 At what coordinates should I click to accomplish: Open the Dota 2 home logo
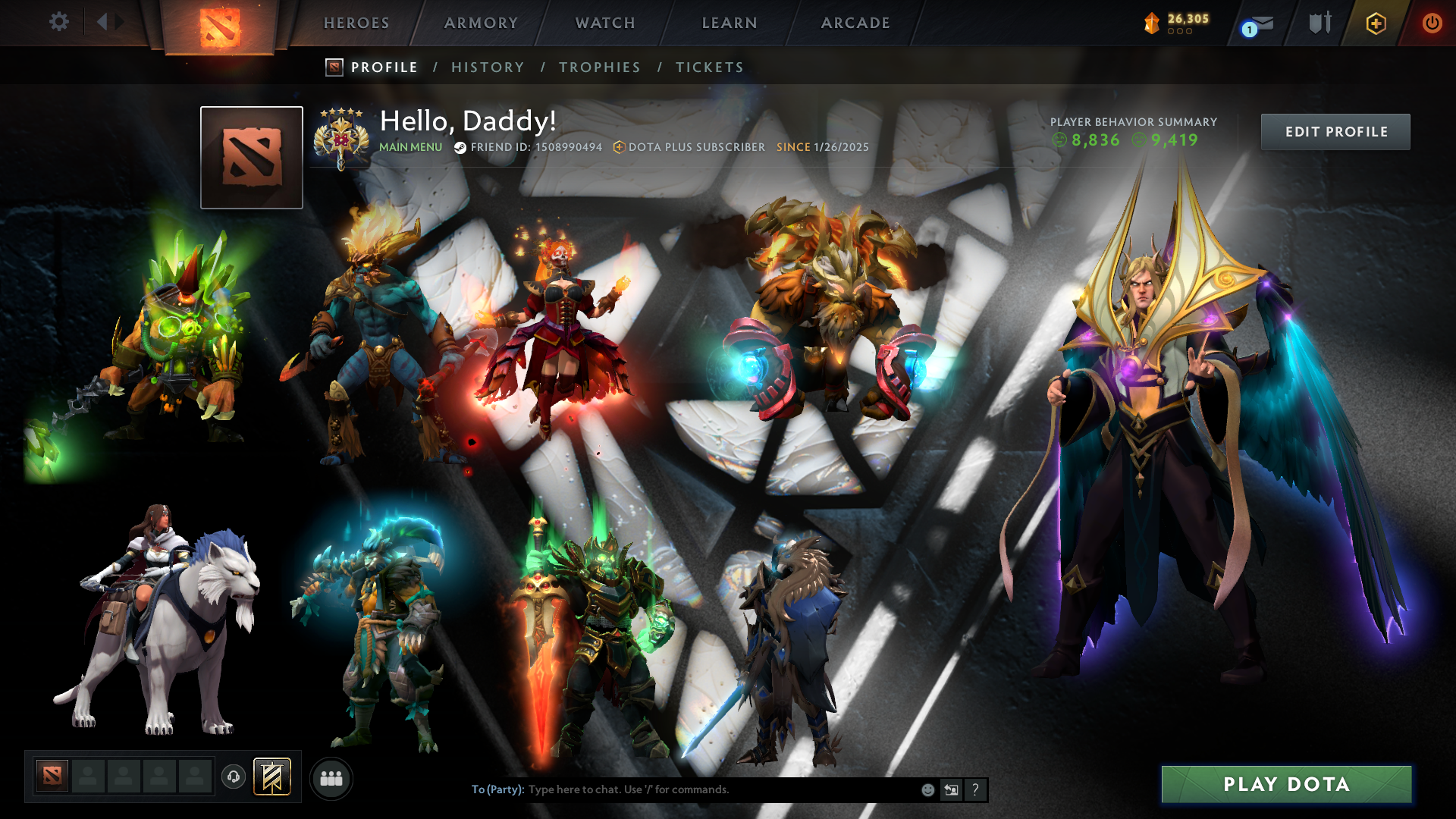pyautogui.click(x=220, y=27)
